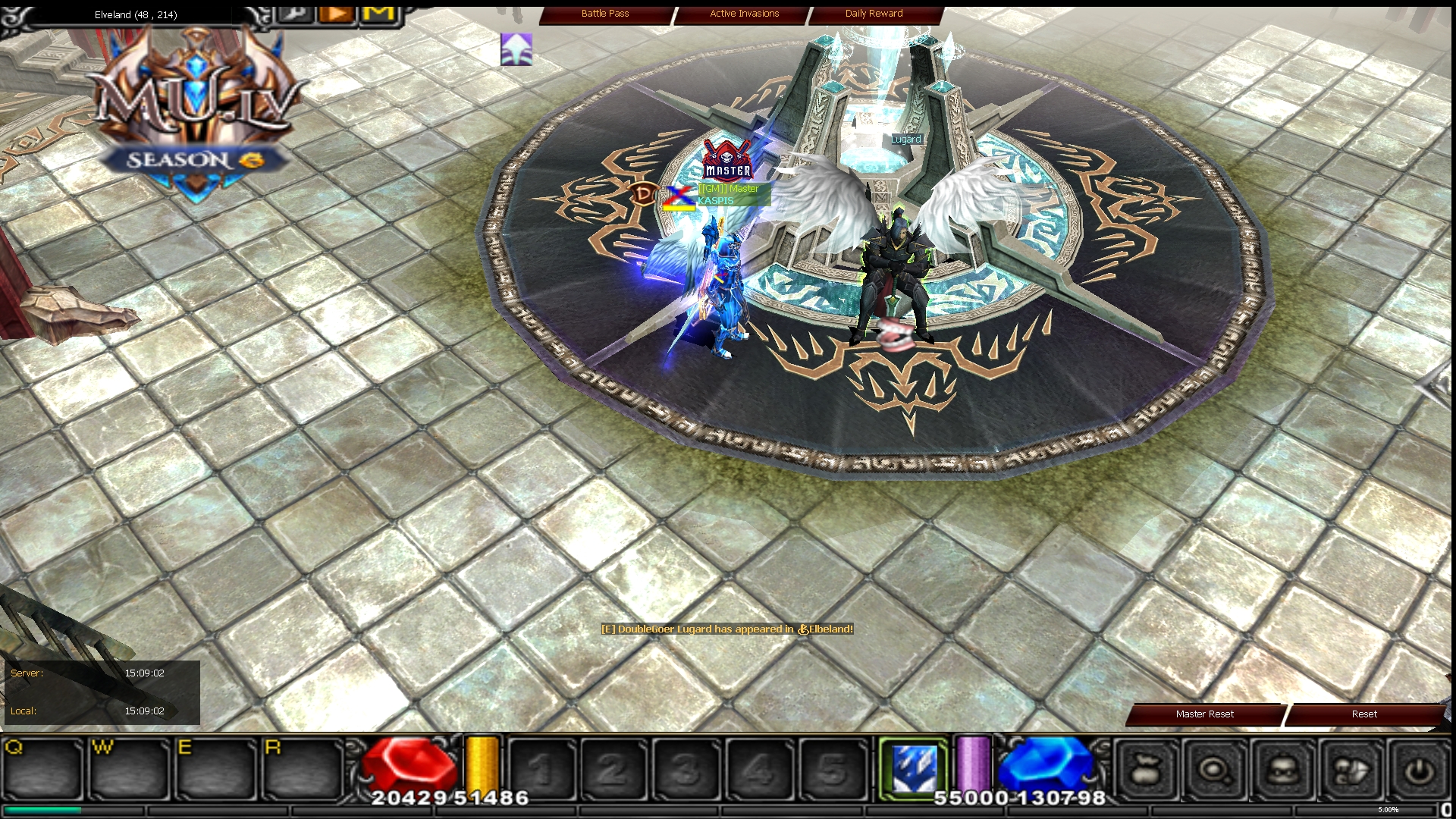The height and width of the screenshot is (819, 1456).
Task: Select the active blue skill icon
Action: [x=914, y=768]
